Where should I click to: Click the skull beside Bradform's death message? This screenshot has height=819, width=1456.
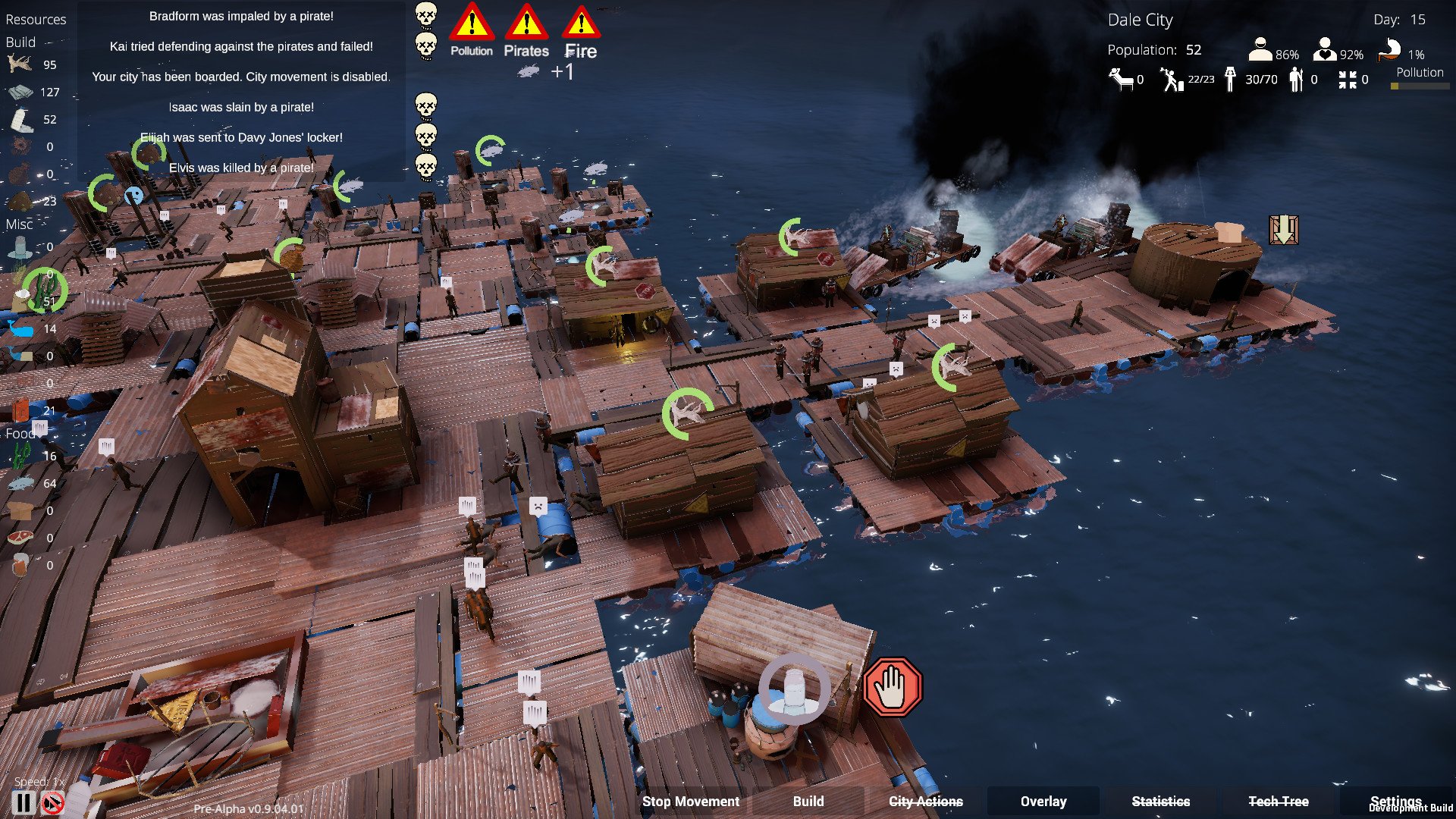(426, 15)
